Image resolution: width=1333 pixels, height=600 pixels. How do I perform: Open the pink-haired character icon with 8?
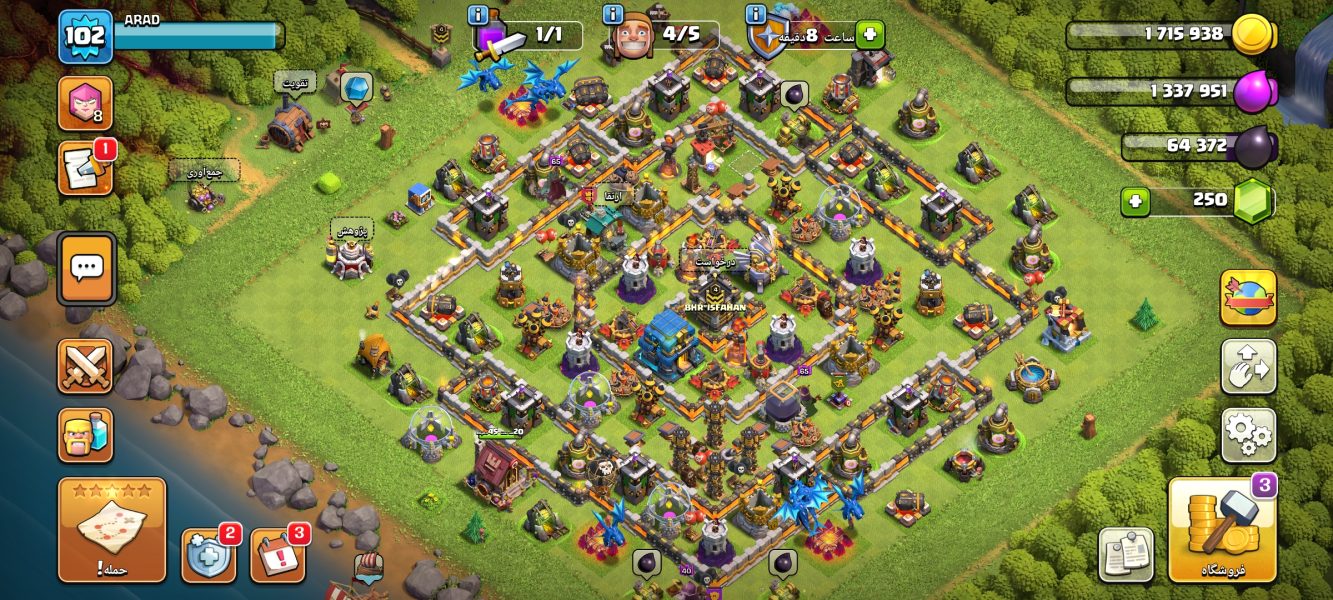point(85,103)
